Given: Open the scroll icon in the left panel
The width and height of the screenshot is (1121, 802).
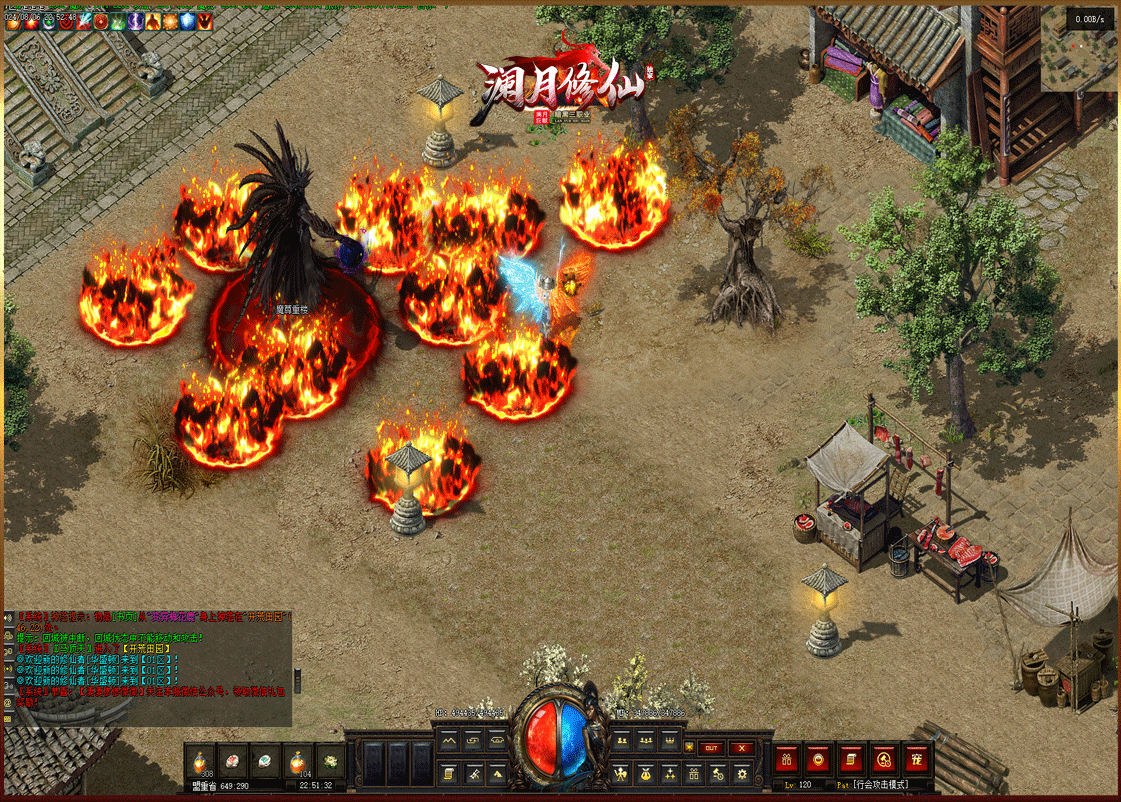Looking at the screenshot, I should pyautogui.click(x=449, y=773).
